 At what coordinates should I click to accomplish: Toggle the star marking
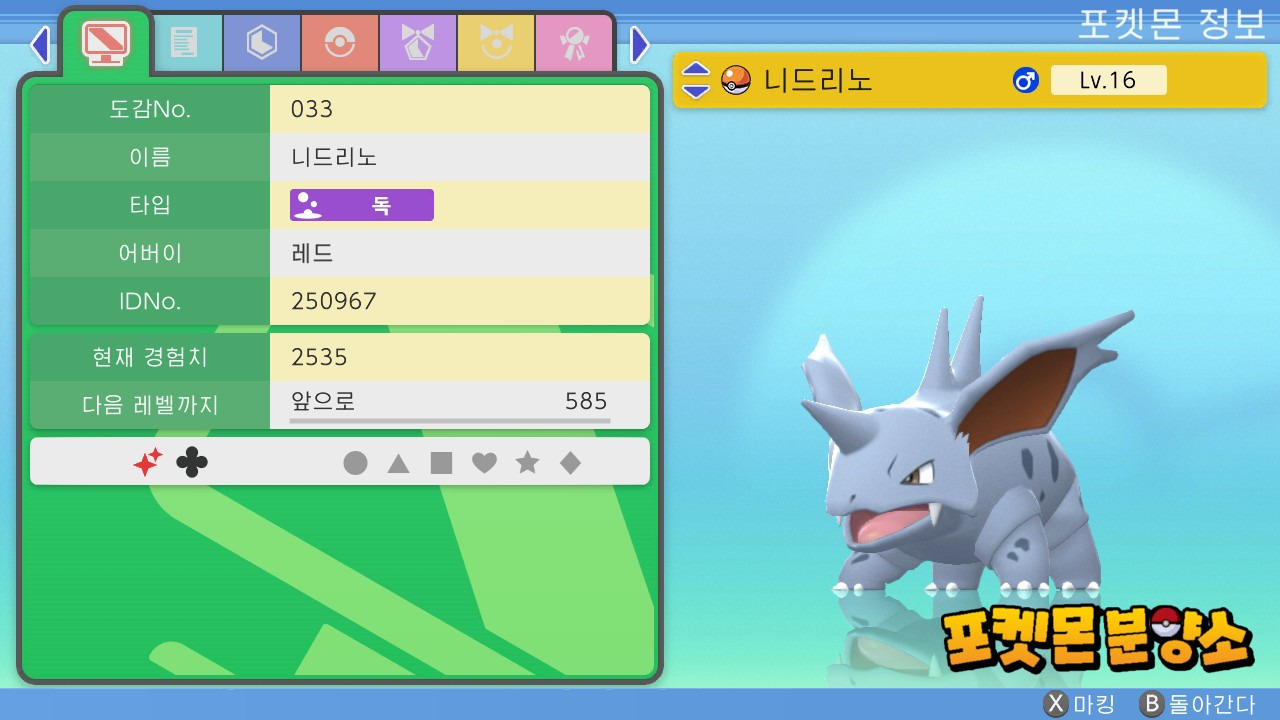[527, 463]
